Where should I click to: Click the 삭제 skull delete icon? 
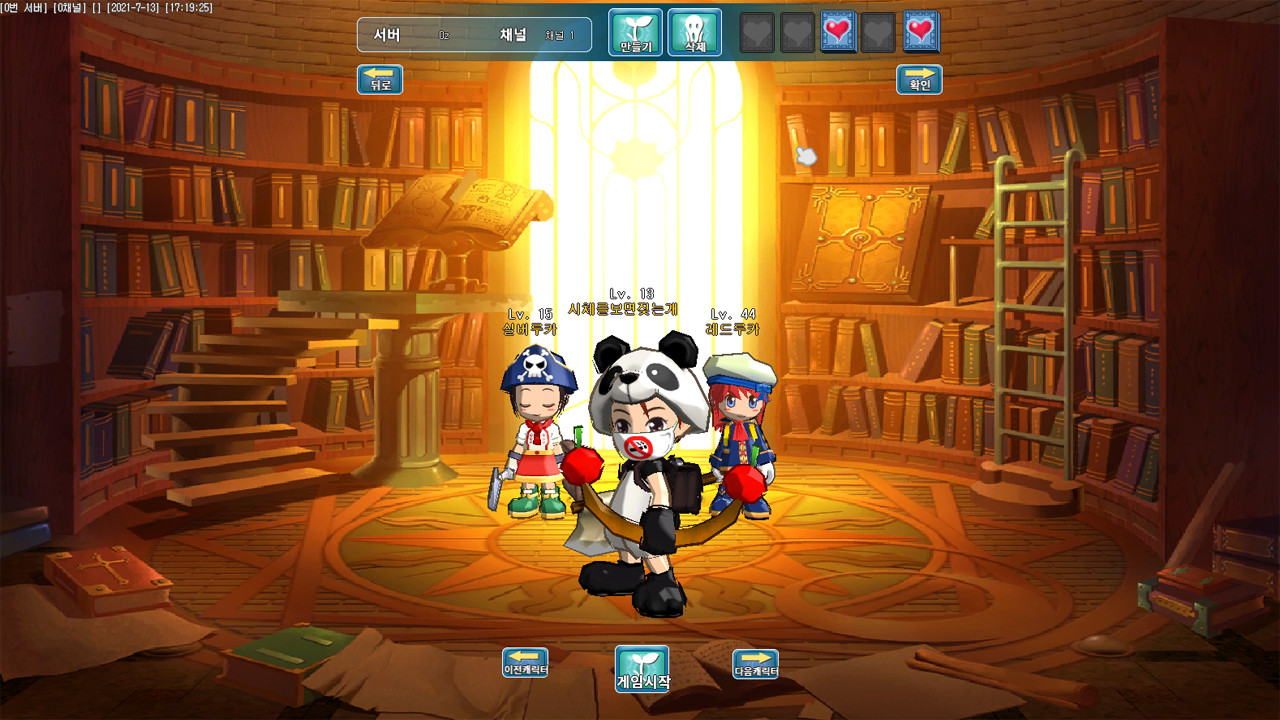tap(694, 32)
